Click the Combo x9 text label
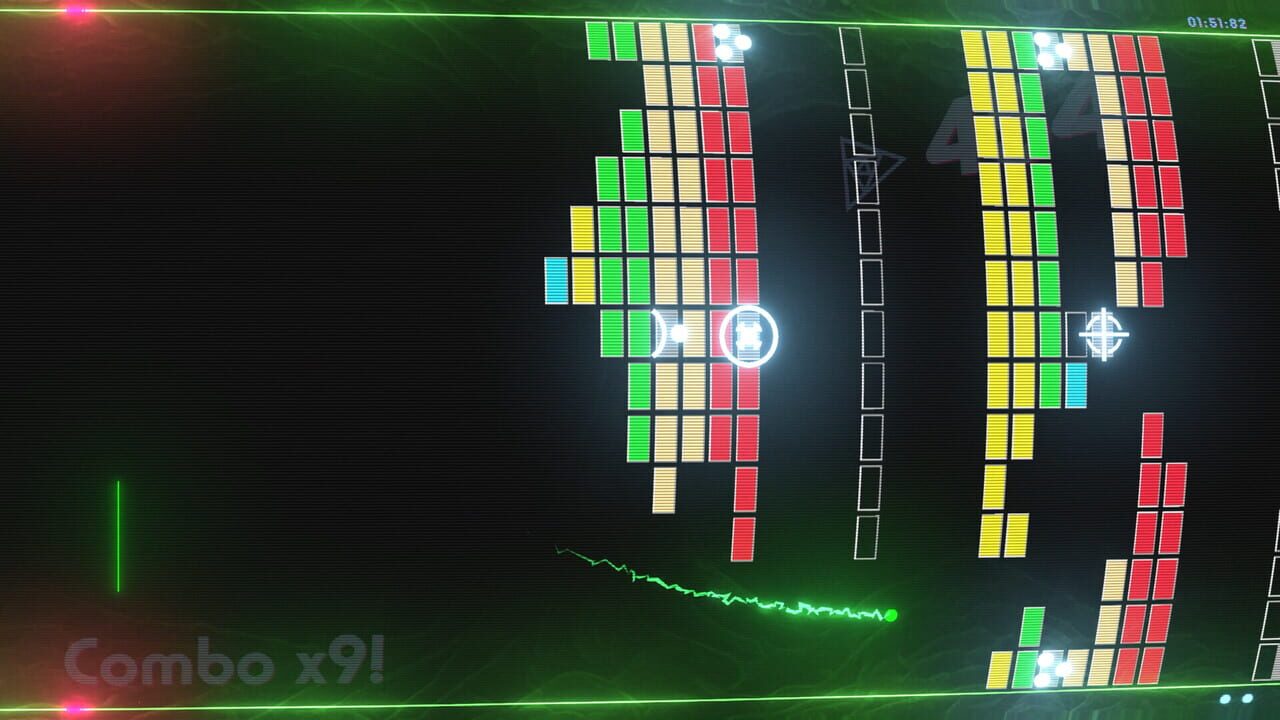The width and height of the screenshot is (1280, 720). [225, 658]
